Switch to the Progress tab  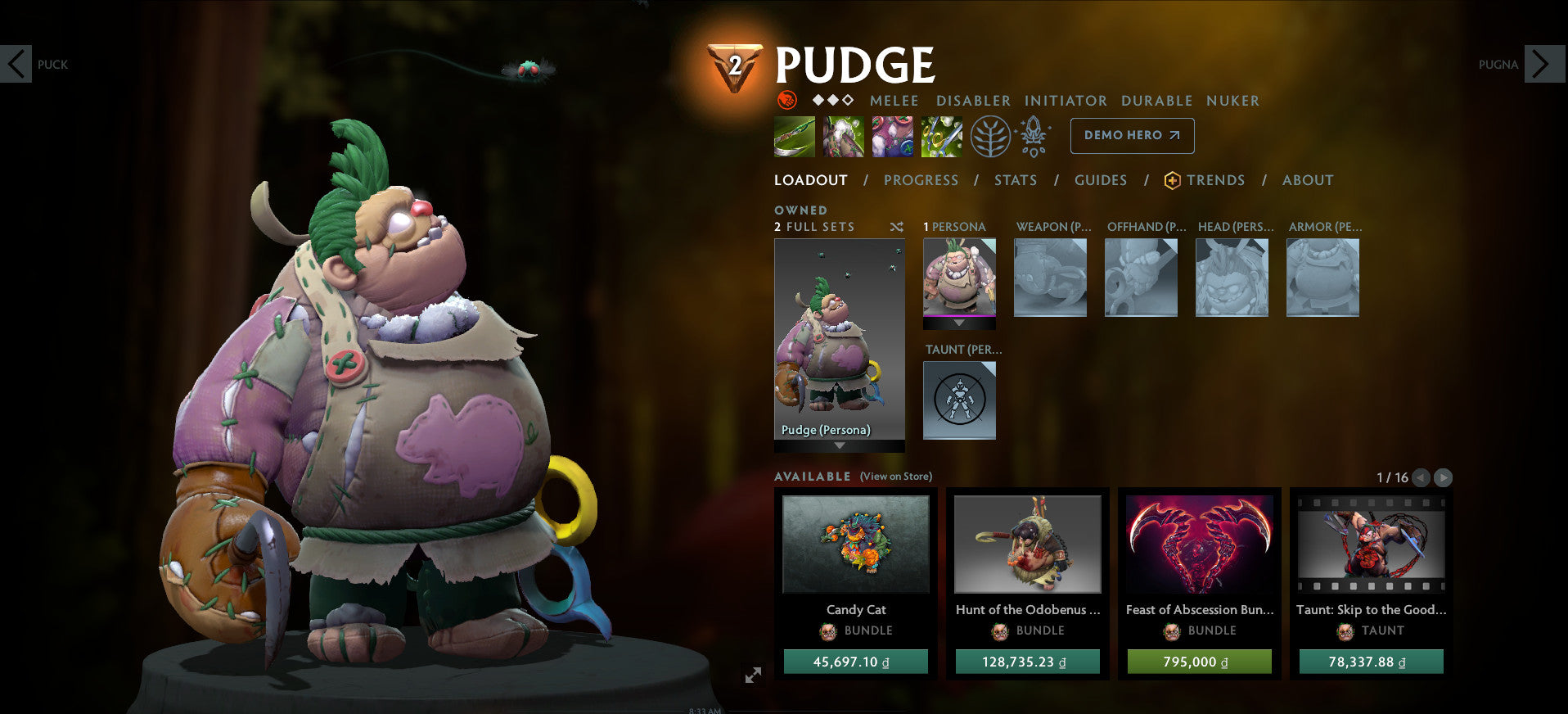[x=921, y=180]
